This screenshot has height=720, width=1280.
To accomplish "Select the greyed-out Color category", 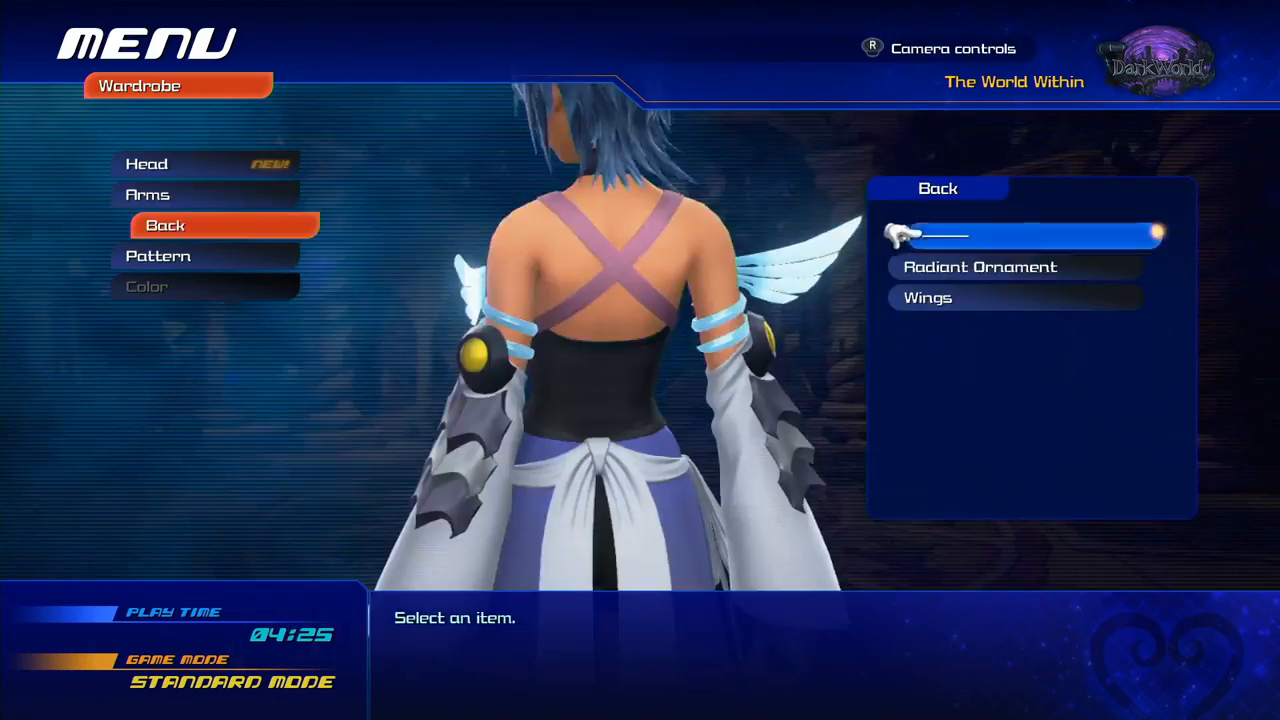I will [205, 287].
